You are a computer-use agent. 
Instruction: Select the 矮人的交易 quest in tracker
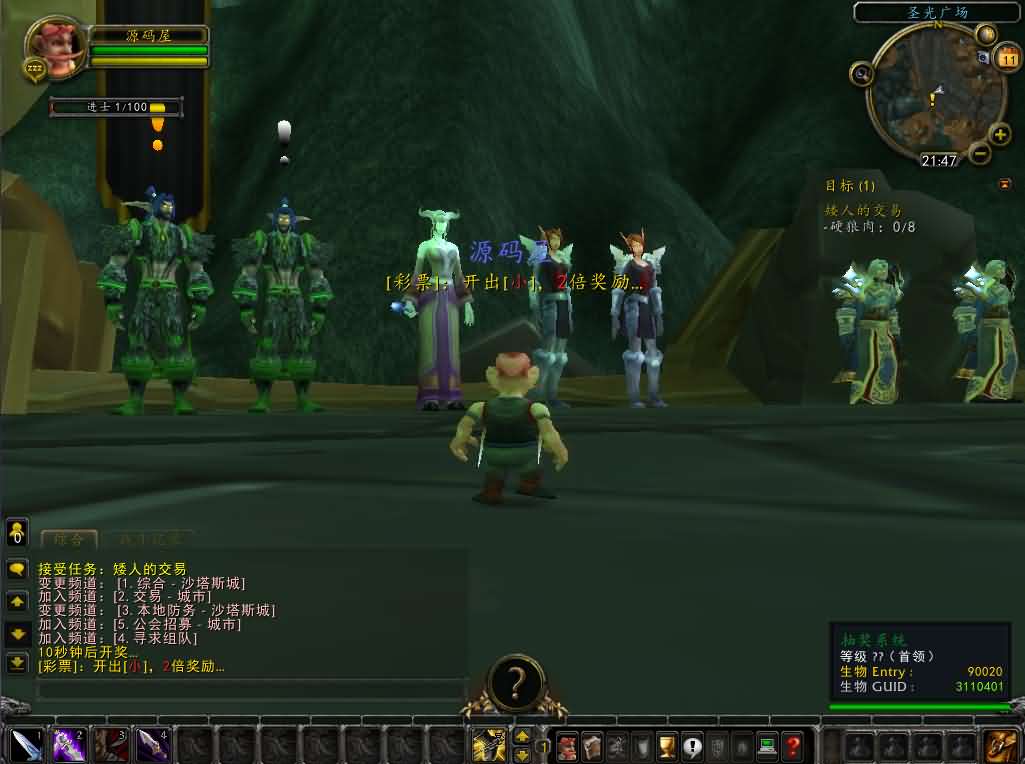862,211
